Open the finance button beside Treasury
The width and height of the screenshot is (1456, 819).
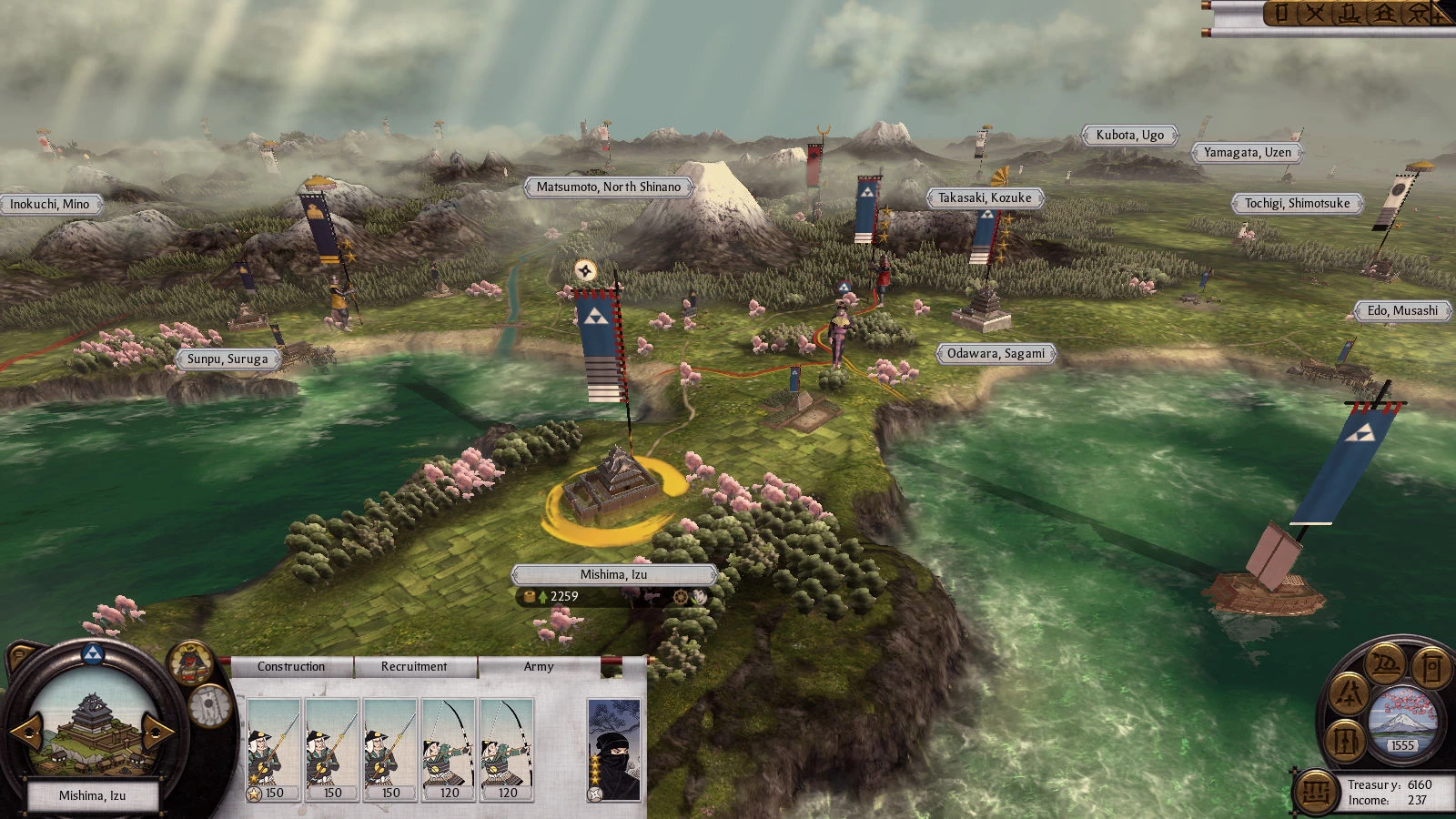(x=1315, y=792)
